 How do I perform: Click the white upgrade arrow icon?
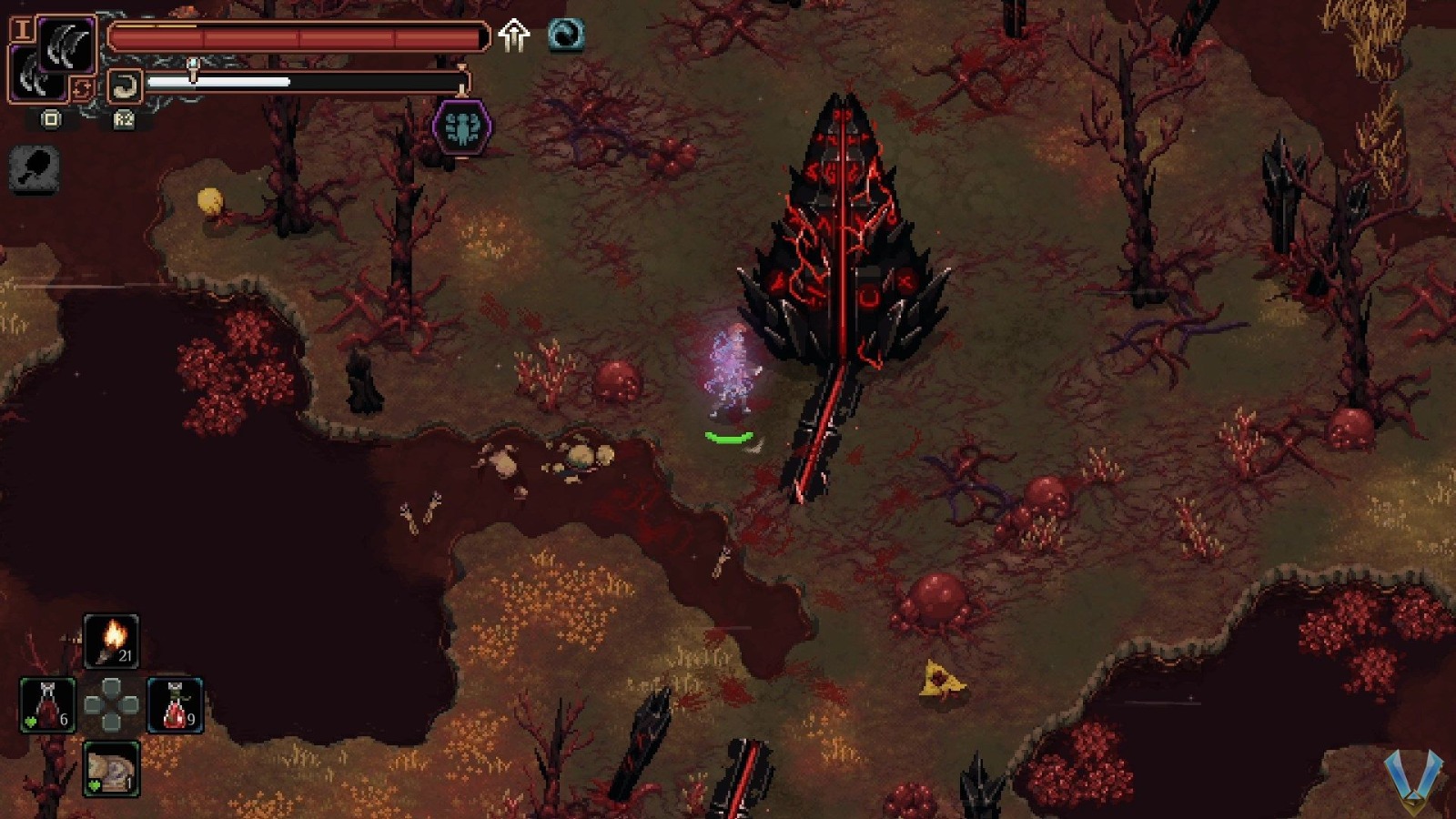pyautogui.click(x=514, y=35)
